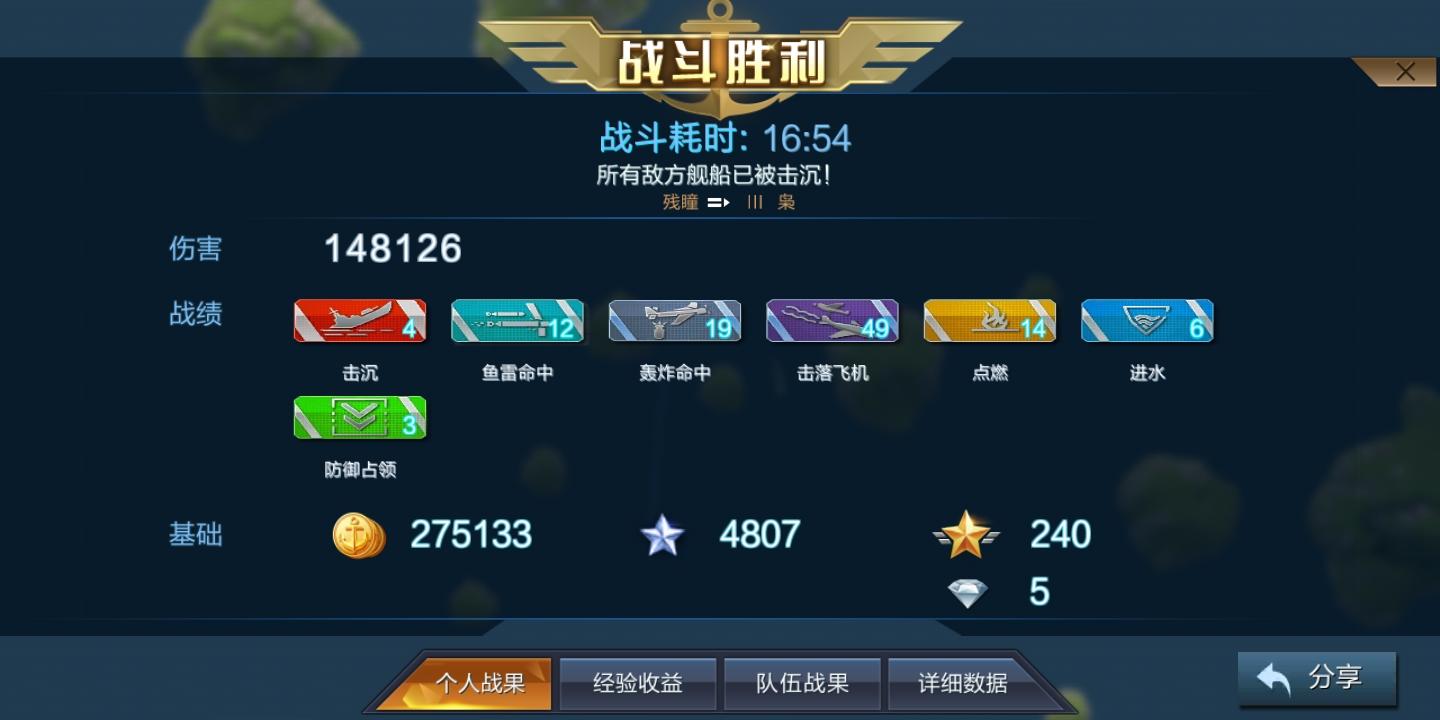Click the gold star rating icon

click(968, 535)
